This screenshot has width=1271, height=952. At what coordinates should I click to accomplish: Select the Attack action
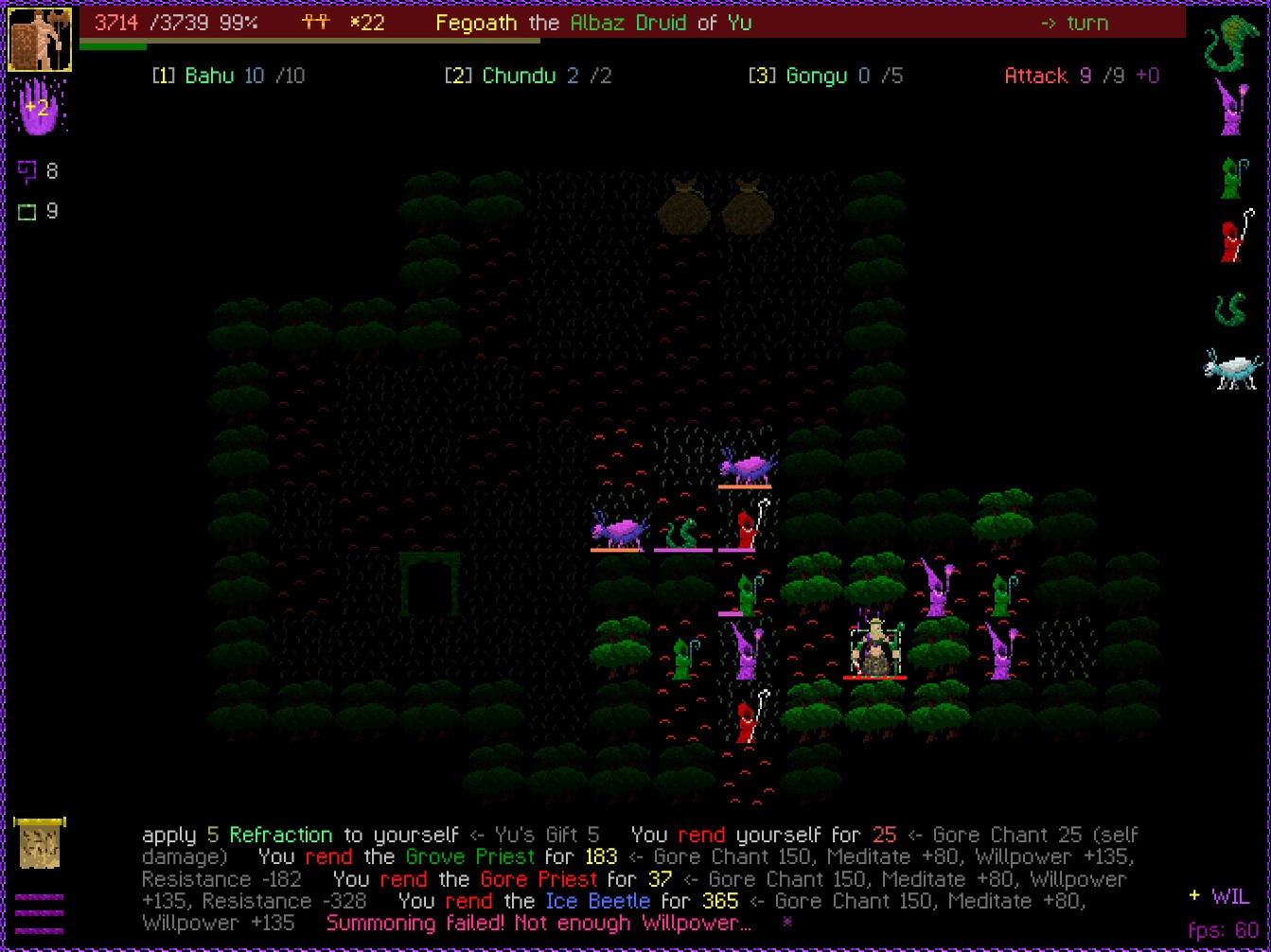1081,76
